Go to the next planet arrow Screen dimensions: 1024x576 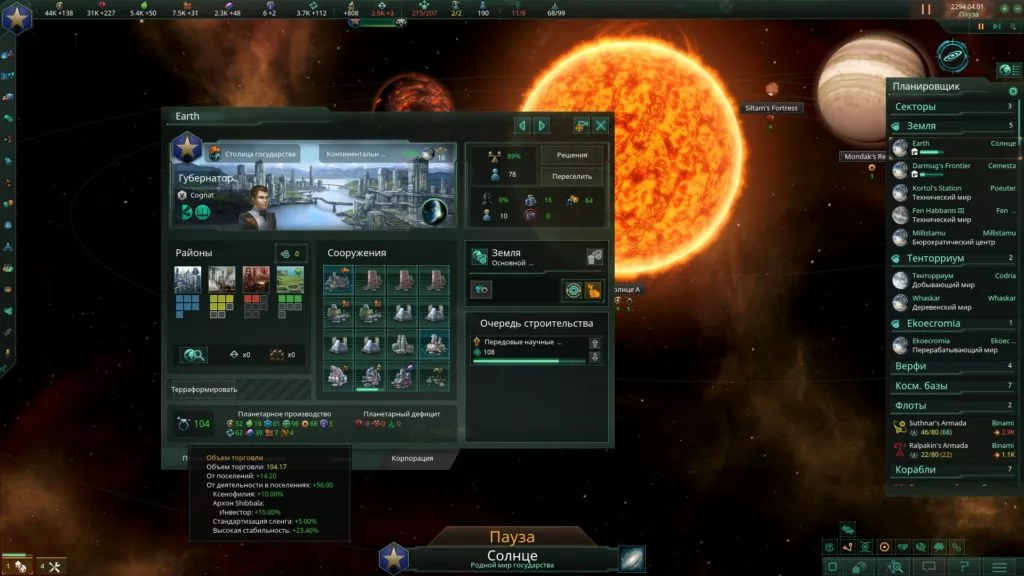tap(542, 125)
